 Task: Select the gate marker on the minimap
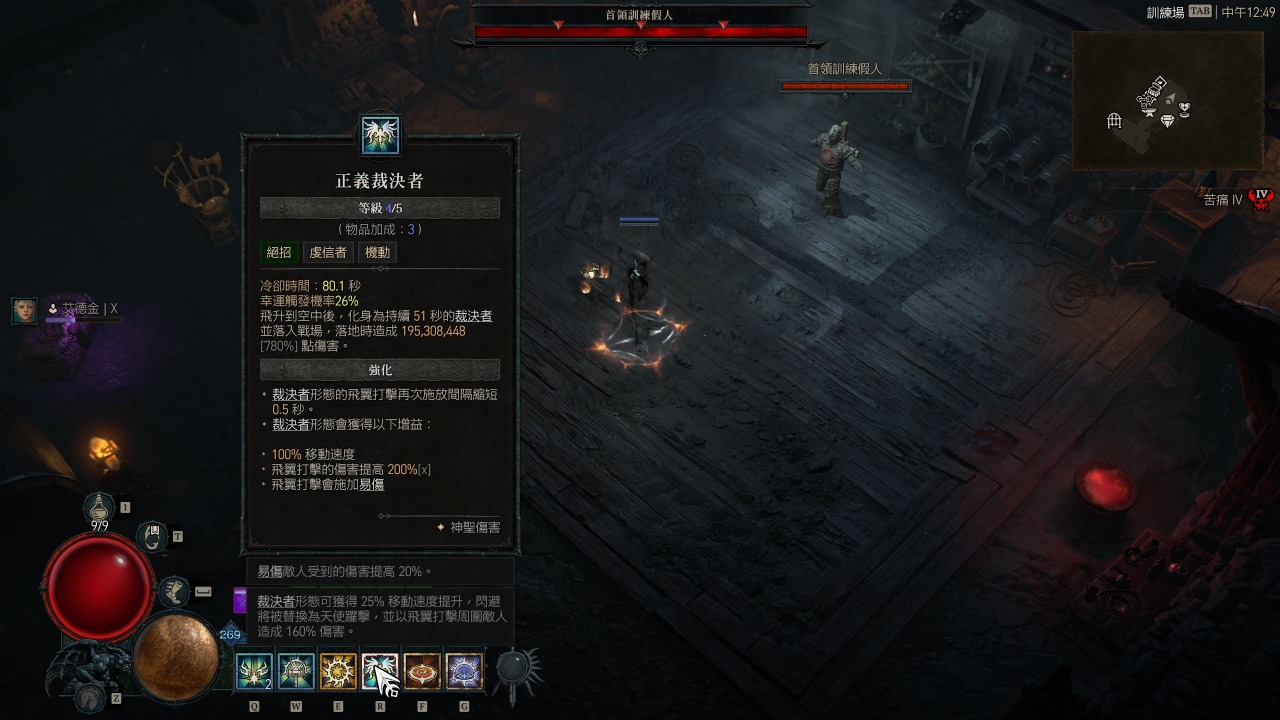[x=1115, y=121]
